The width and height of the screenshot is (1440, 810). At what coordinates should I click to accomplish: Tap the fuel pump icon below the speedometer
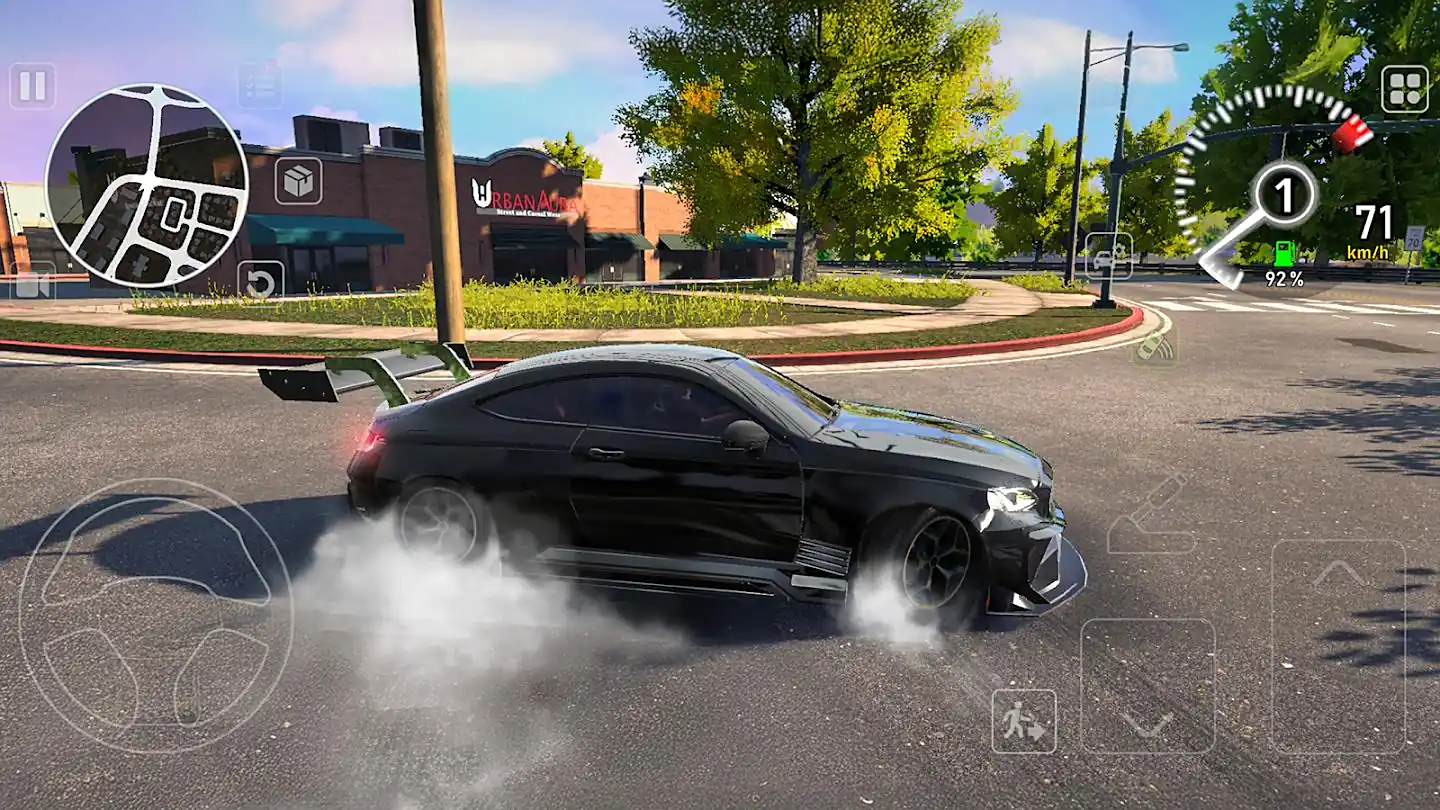[1286, 253]
